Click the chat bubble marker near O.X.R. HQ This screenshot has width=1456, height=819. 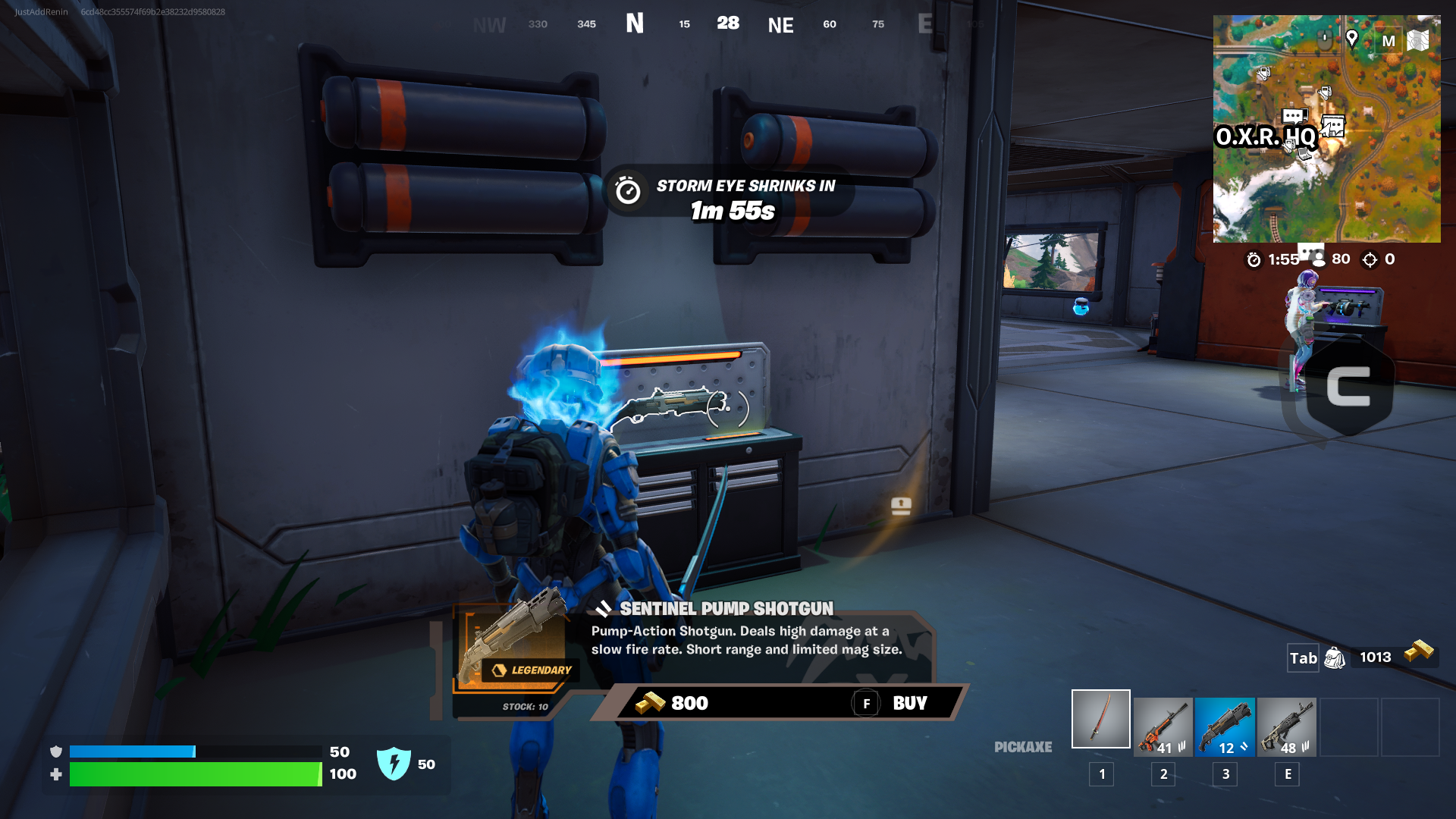[1294, 115]
